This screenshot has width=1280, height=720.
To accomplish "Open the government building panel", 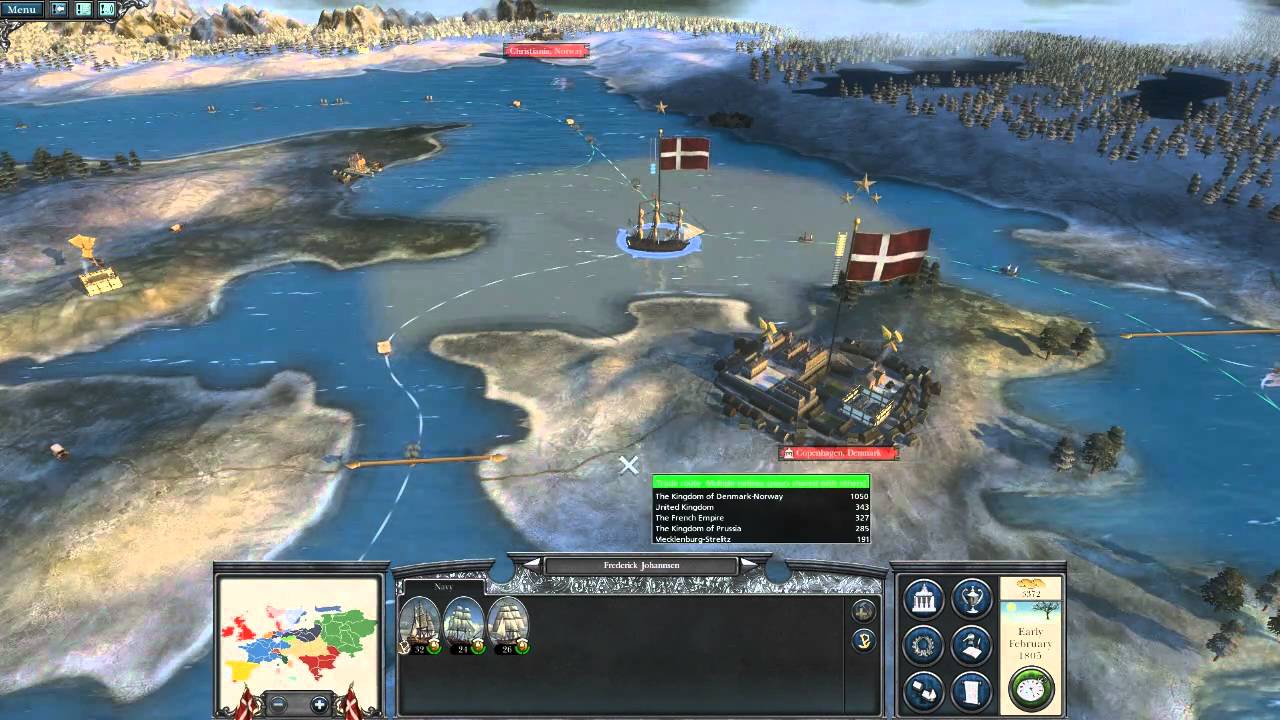I will pyautogui.click(x=923, y=599).
